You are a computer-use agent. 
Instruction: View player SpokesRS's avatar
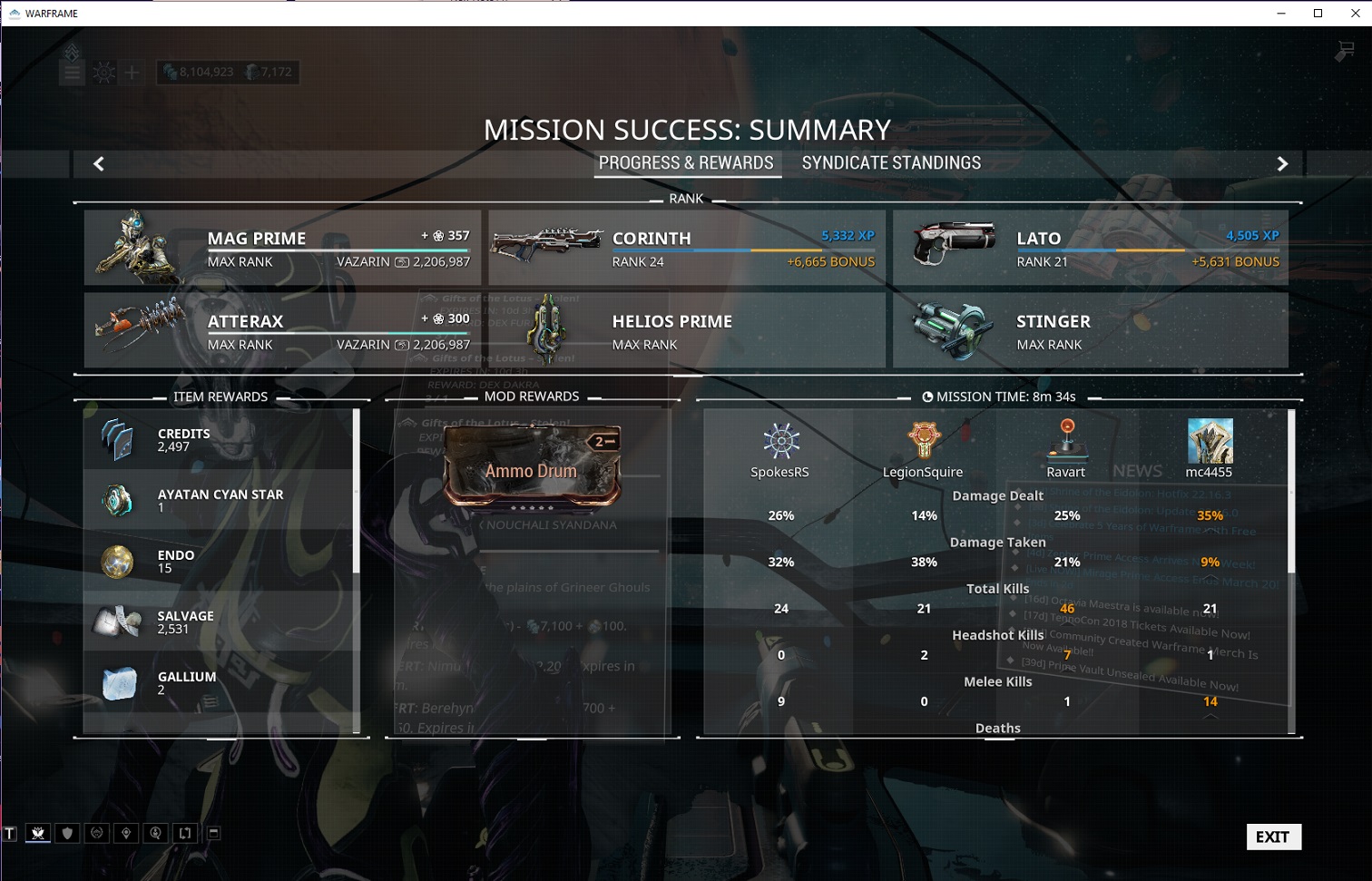780,441
